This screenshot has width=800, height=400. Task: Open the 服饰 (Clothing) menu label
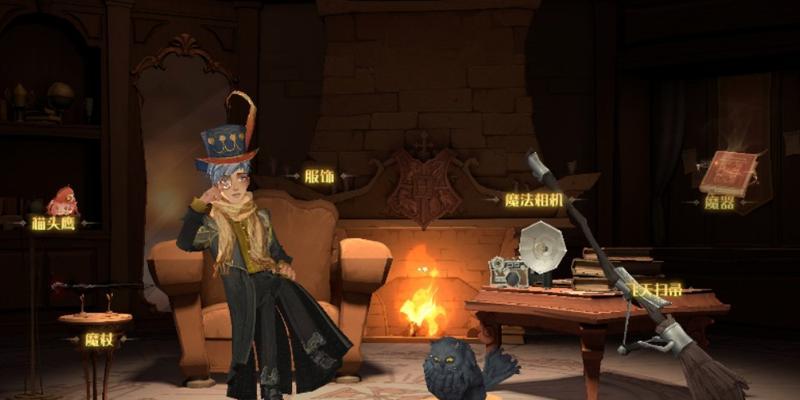pos(320,177)
